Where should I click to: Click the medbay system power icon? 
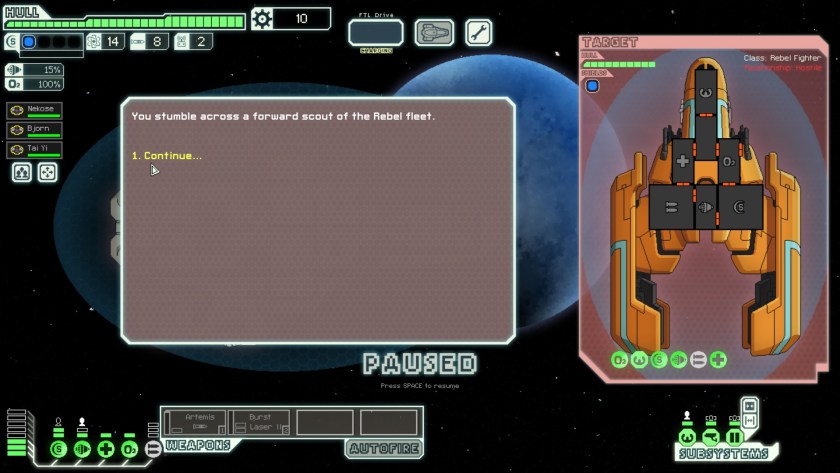tap(106, 449)
